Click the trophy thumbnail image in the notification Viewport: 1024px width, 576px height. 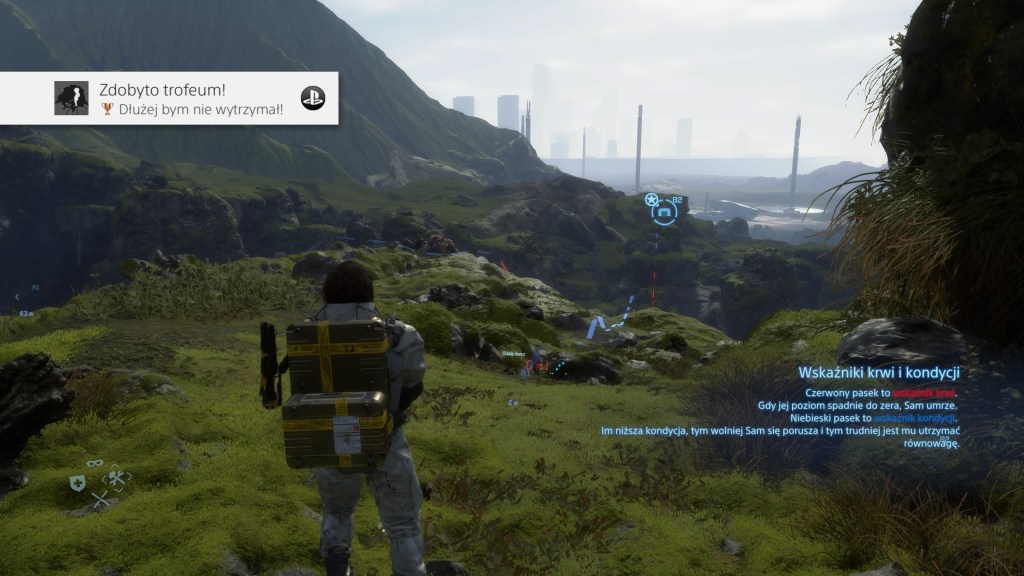(71, 98)
